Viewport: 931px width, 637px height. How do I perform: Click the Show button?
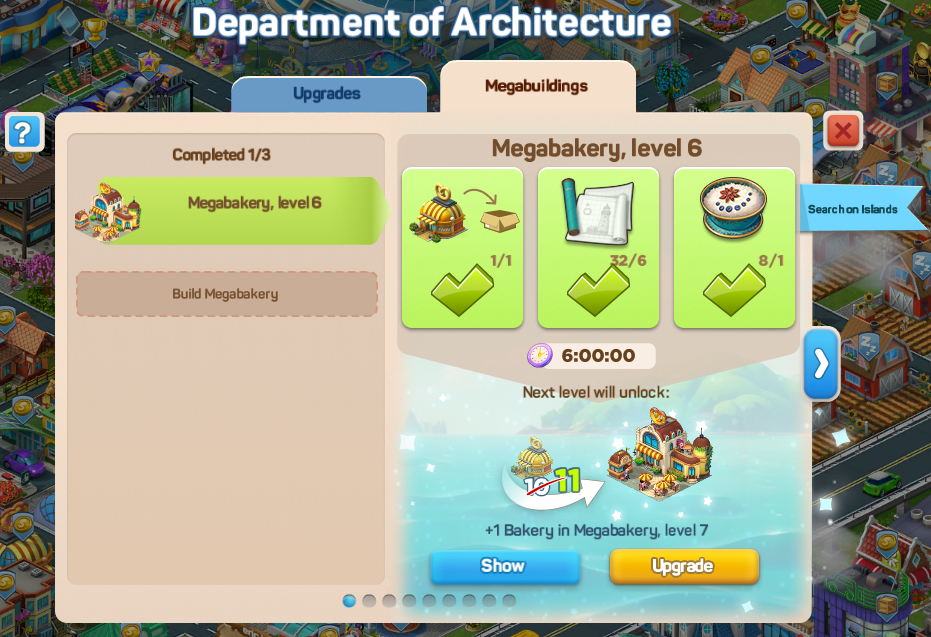(504, 566)
